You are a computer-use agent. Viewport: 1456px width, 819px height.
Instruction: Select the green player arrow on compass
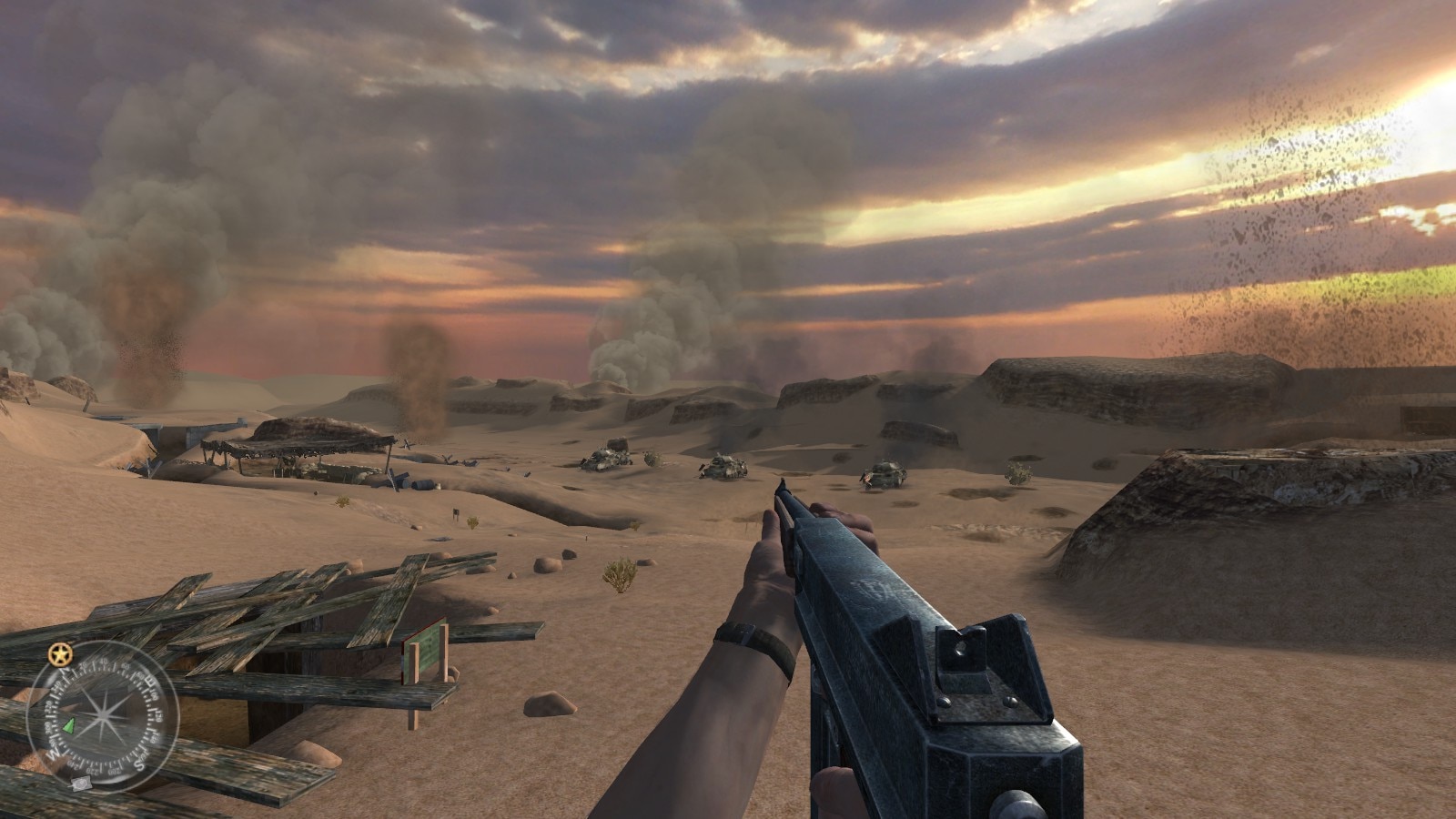[68, 726]
